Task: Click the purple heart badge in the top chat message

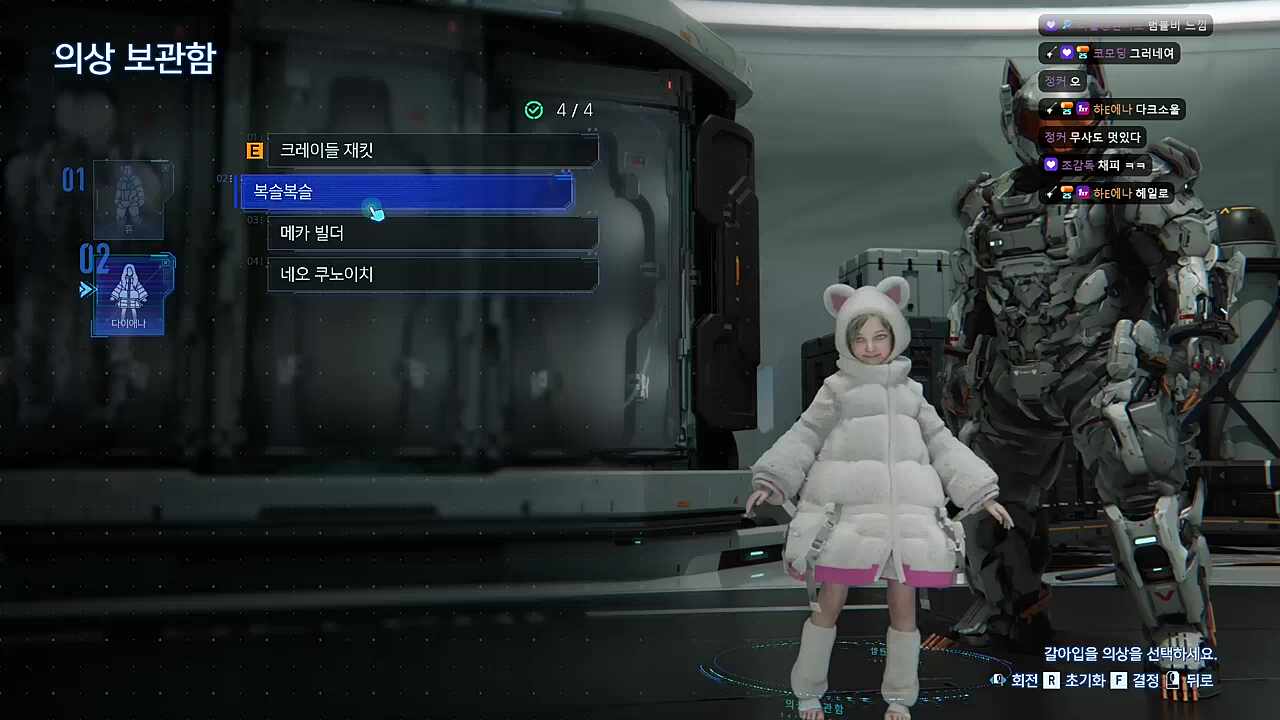Action: 1049,22
